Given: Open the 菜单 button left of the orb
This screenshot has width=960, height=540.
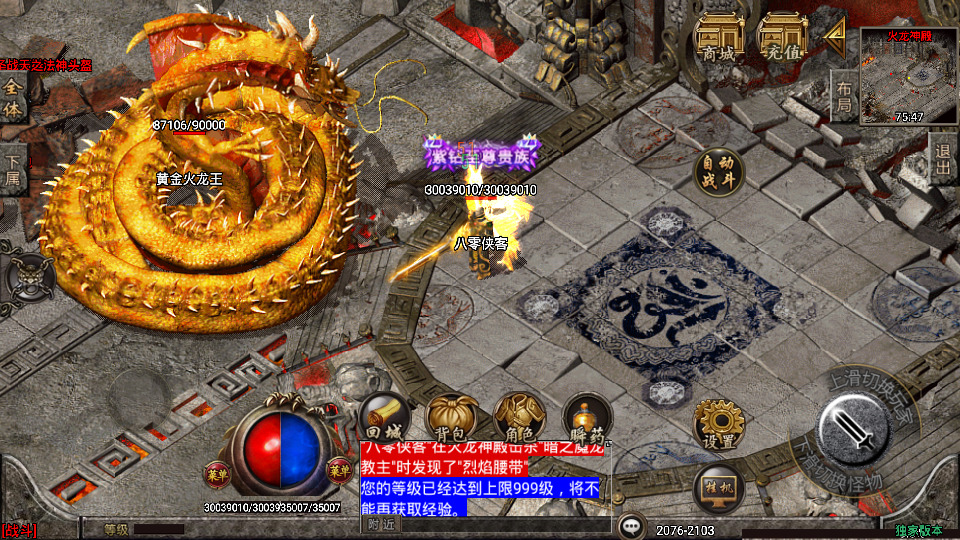Looking at the screenshot, I should pos(217,470).
